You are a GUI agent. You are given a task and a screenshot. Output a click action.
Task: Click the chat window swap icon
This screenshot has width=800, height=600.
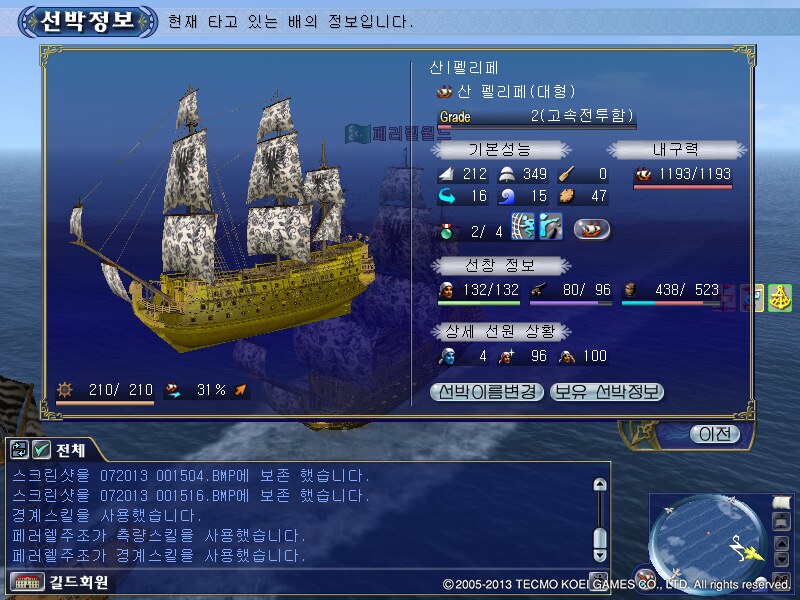pos(19,449)
